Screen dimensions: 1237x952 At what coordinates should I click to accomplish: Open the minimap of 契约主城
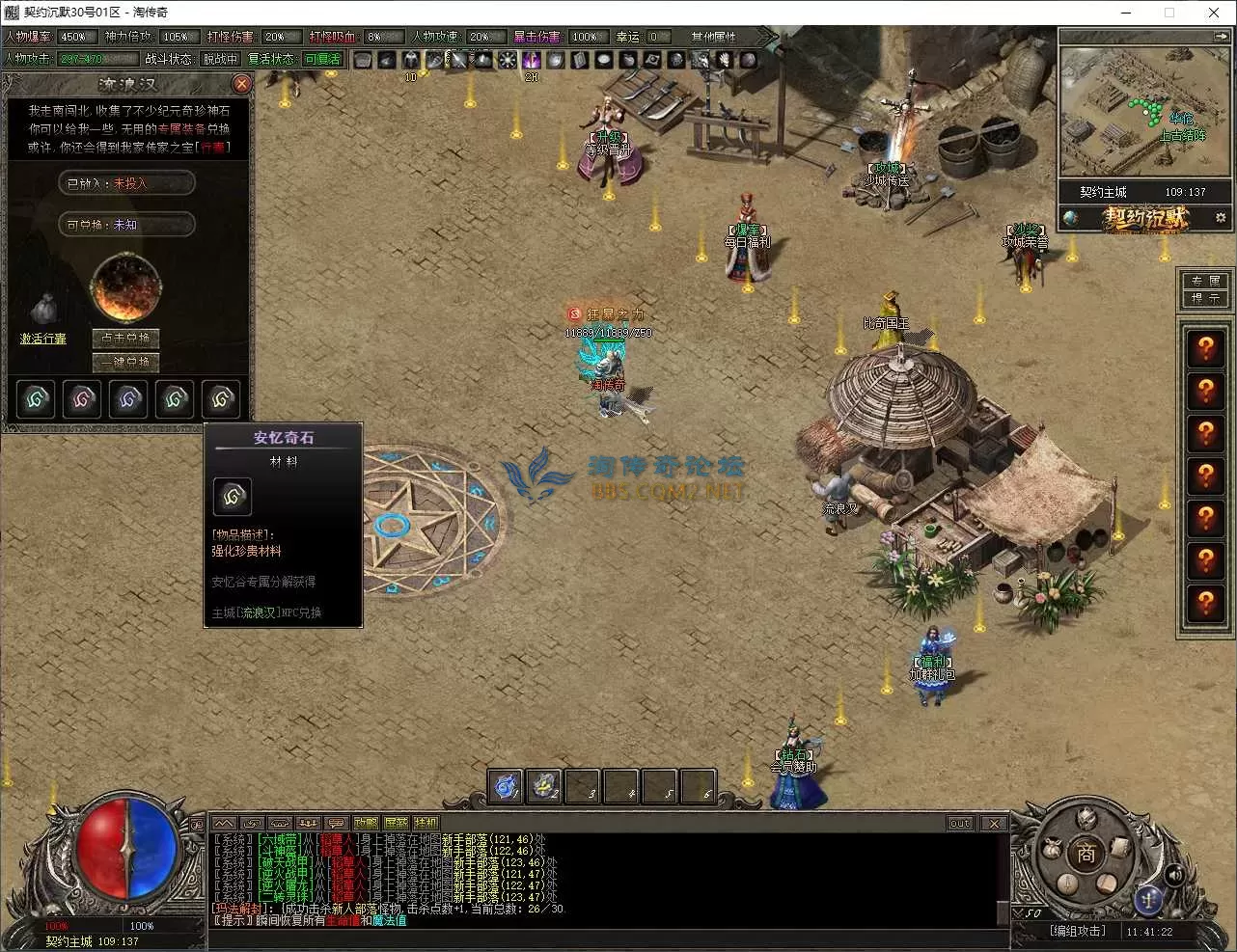[1145, 111]
